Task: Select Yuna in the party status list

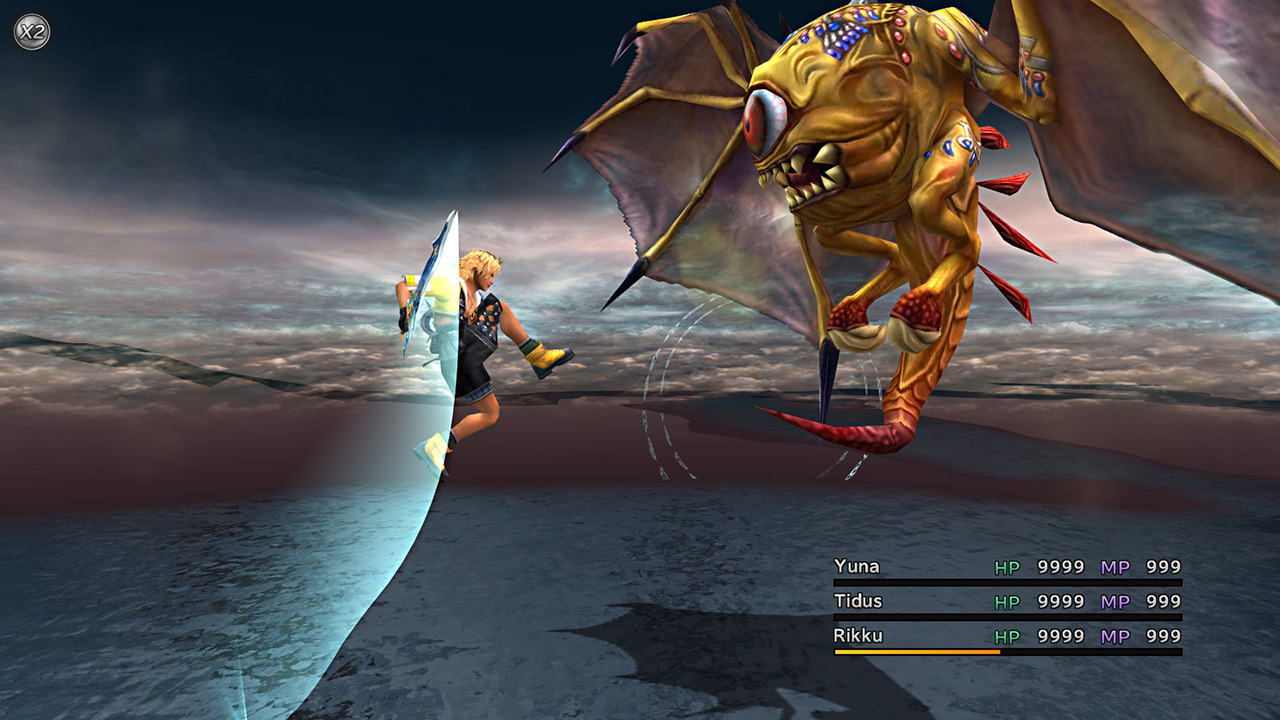Action: click(857, 567)
